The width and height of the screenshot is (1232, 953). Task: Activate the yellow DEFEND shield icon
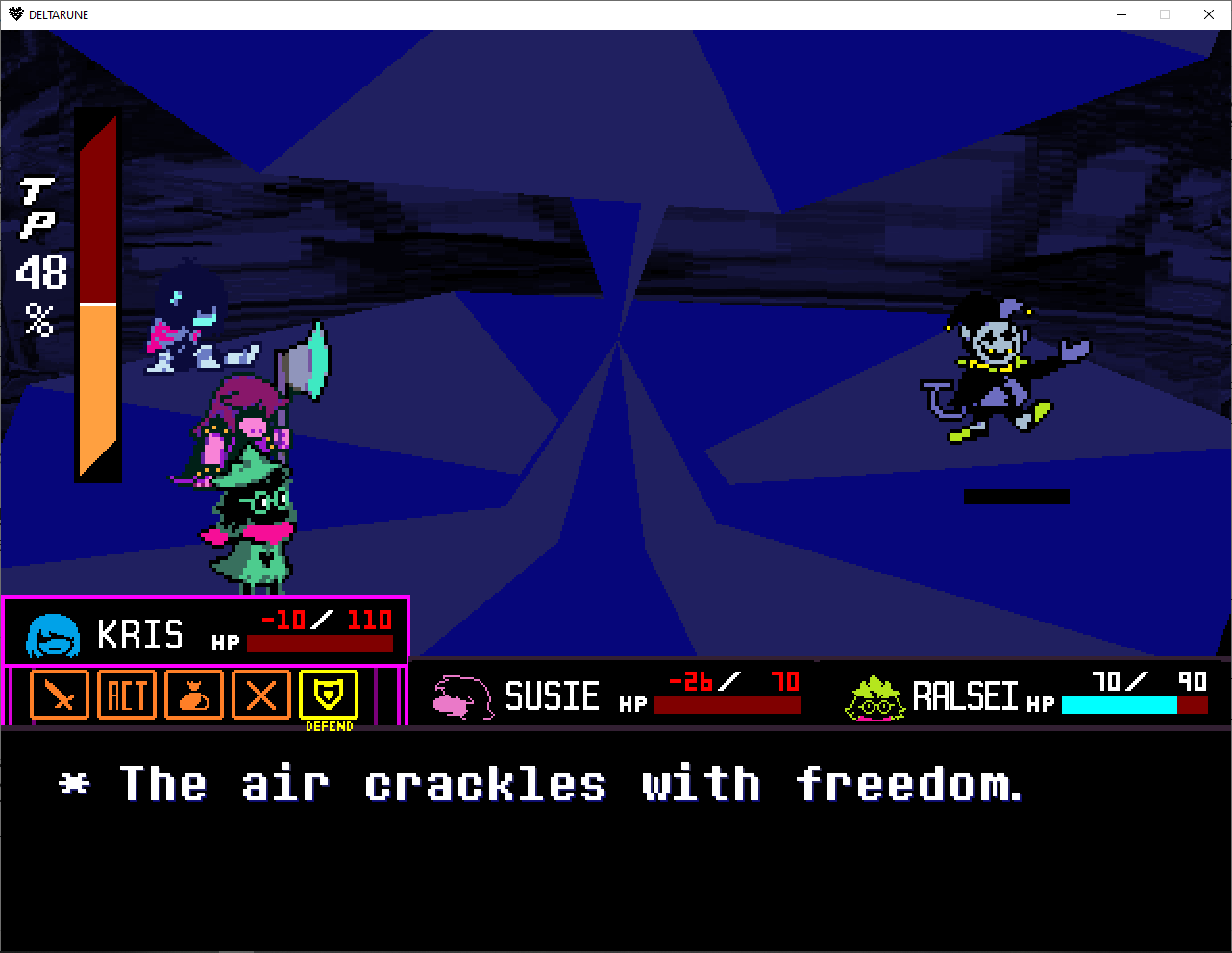tap(329, 695)
